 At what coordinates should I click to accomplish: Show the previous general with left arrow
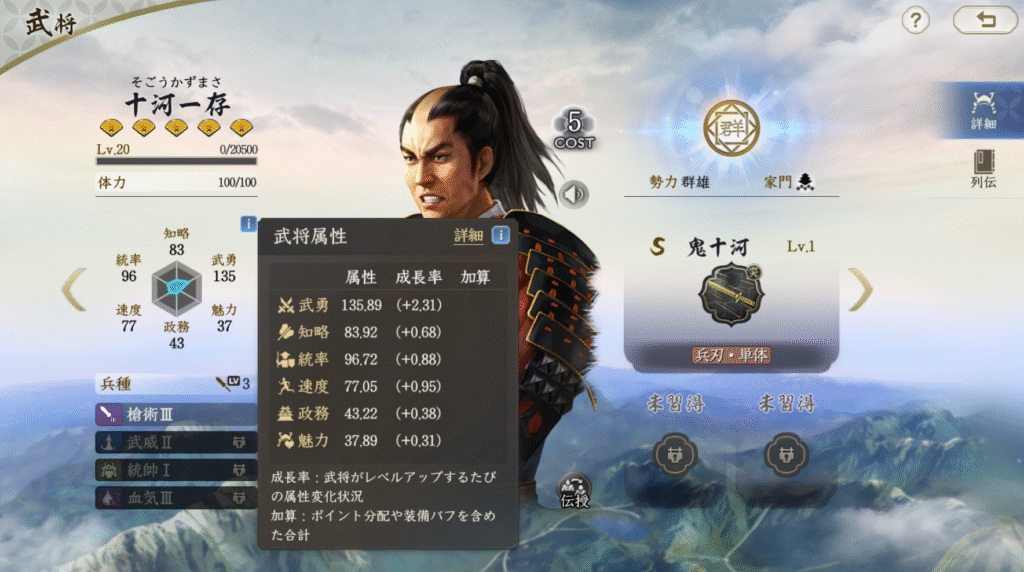[x=73, y=290]
